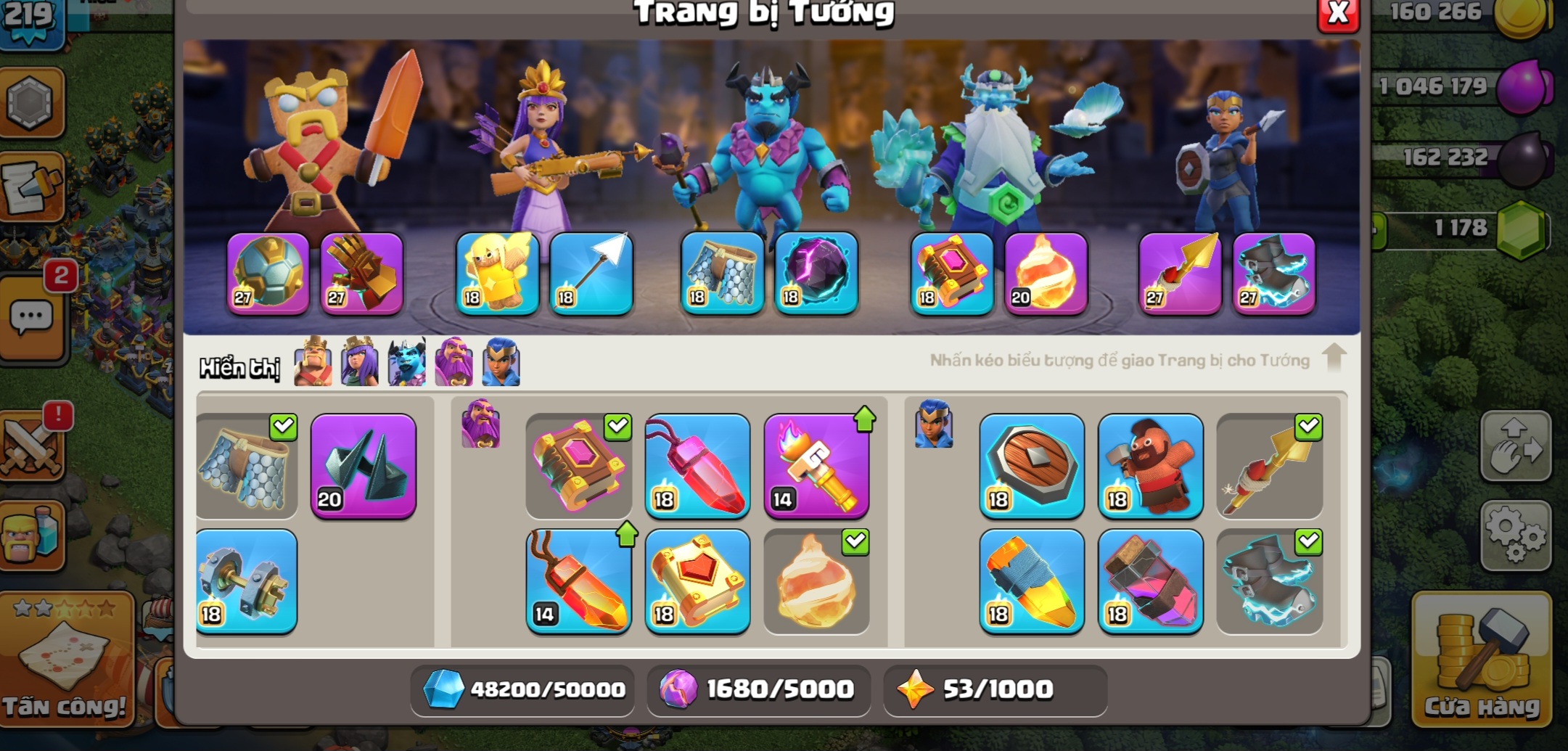Open the Shop with Cửa Hàng button
The image size is (1568, 751).
(x=1481, y=659)
